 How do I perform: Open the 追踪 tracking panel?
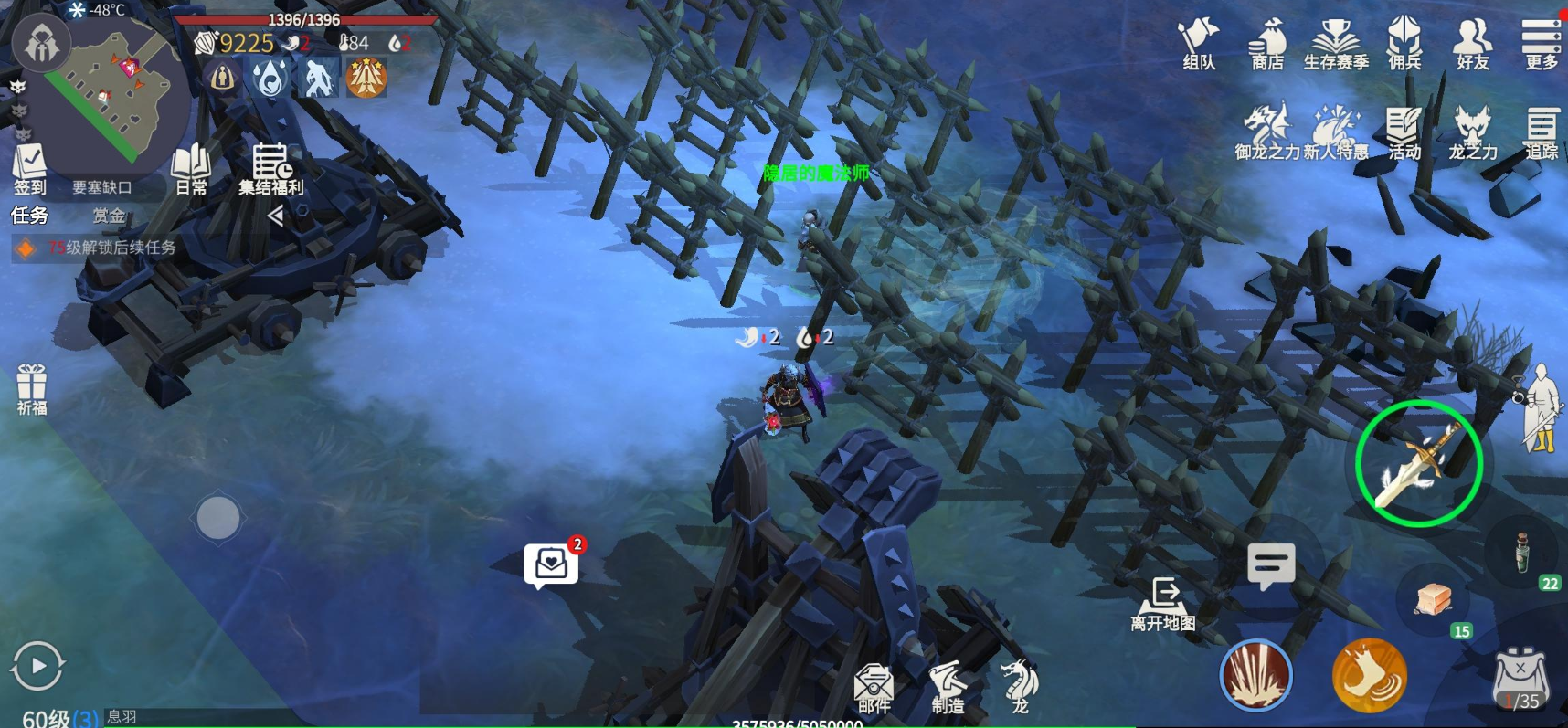coord(1542,133)
